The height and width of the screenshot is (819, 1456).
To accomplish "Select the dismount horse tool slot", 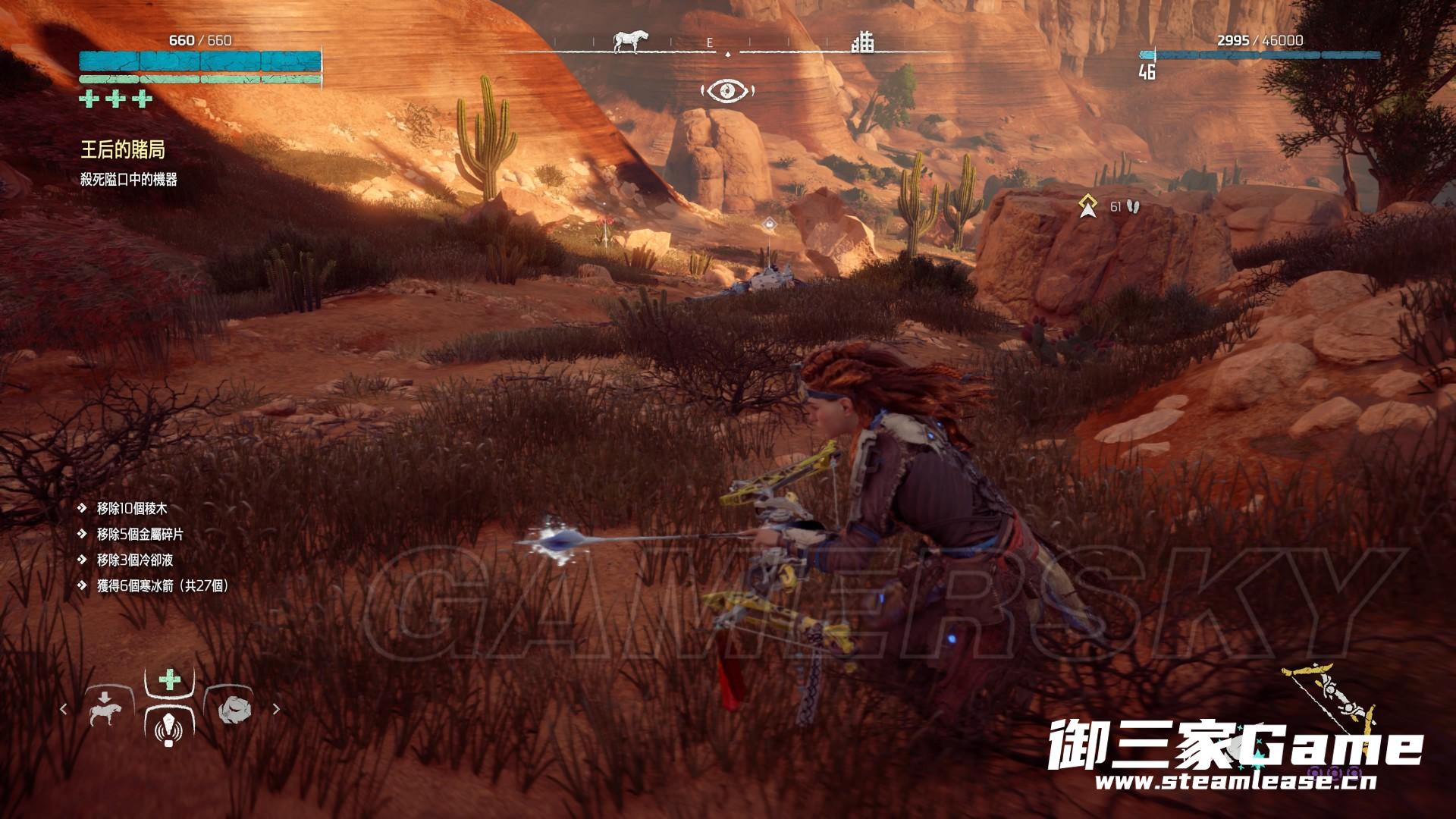I will (x=105, y=710).
